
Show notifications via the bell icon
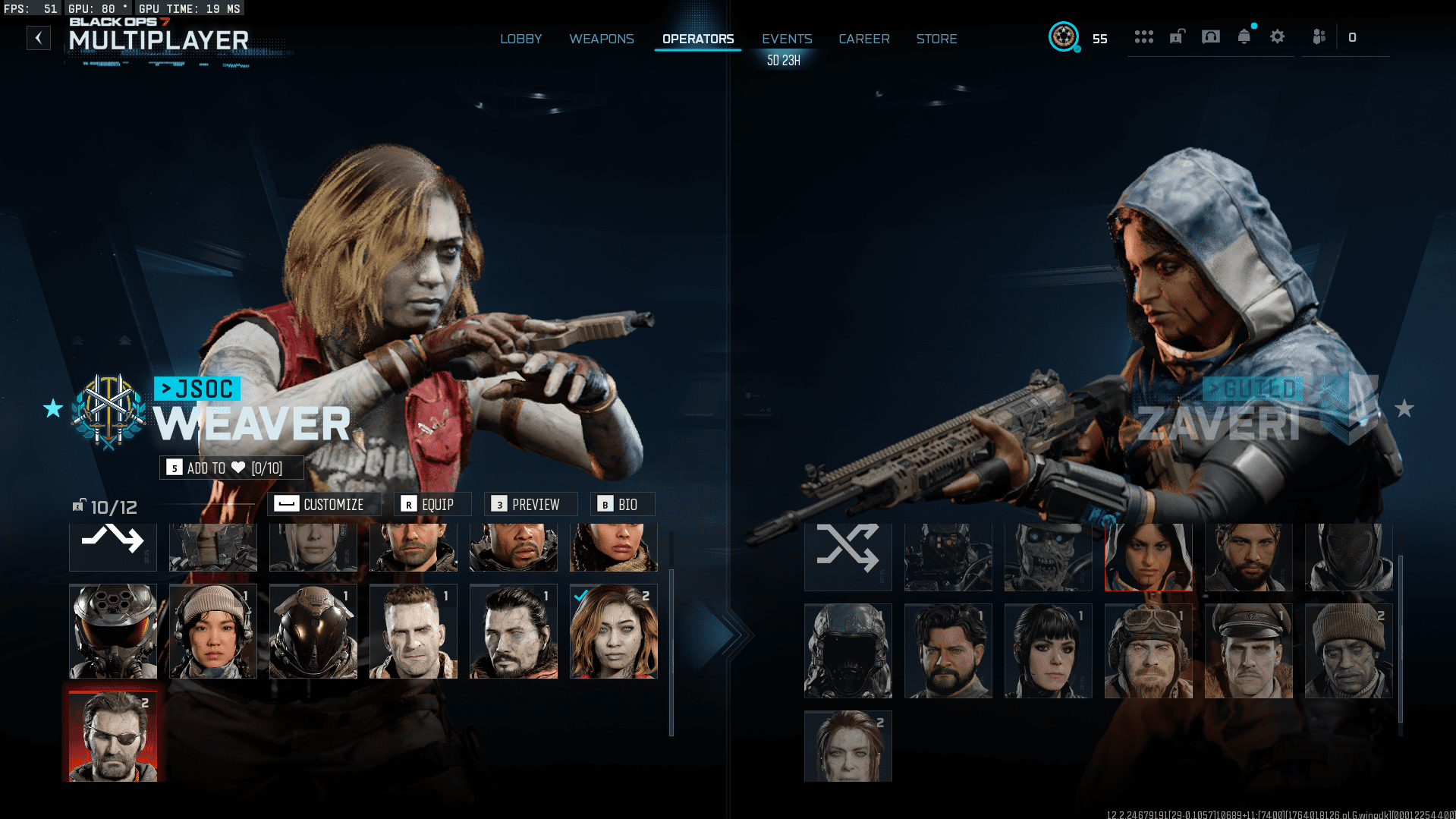click(x=1244, y=36)
